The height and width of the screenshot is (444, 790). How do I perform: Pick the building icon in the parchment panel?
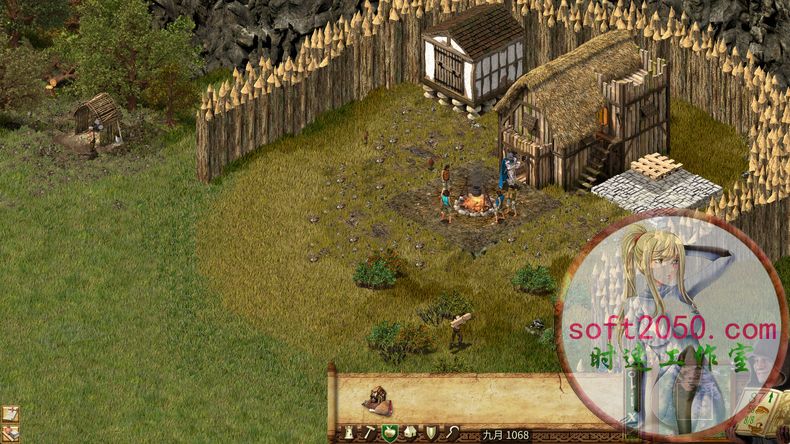(x=379, y=400)
